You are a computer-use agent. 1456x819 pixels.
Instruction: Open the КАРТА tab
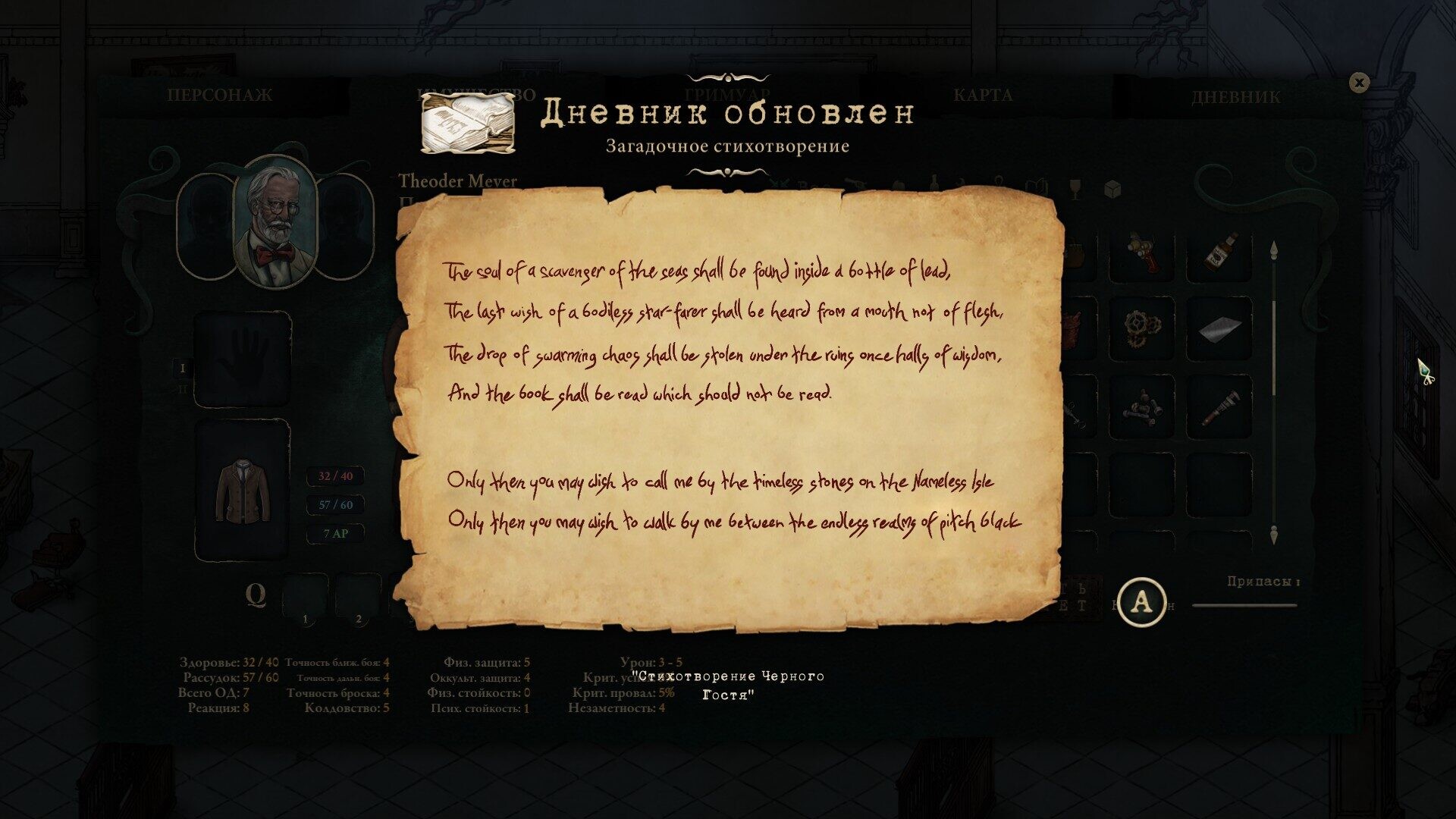click(x=982, y=96)
